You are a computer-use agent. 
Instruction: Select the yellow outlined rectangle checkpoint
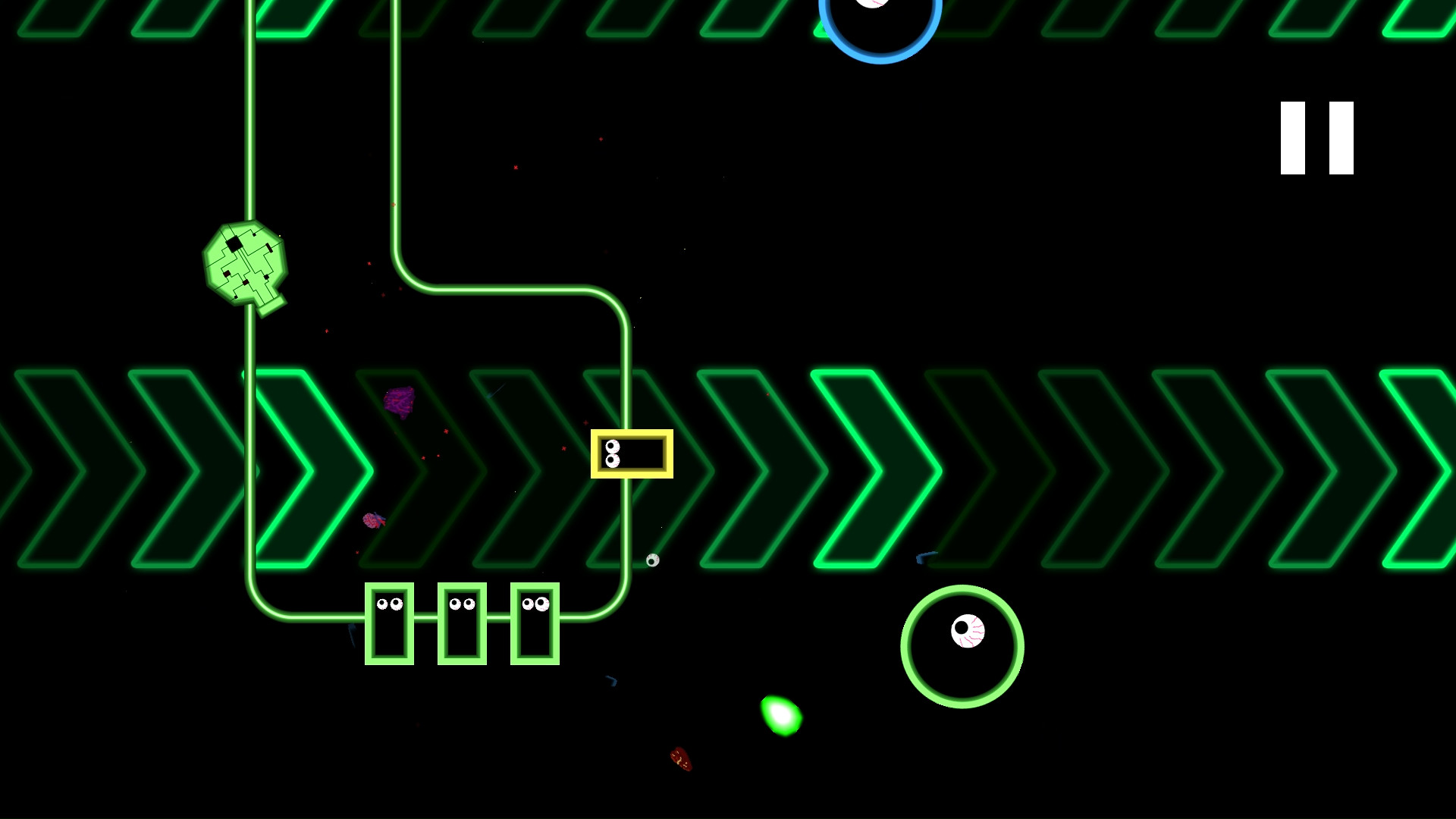click(633, 453)
